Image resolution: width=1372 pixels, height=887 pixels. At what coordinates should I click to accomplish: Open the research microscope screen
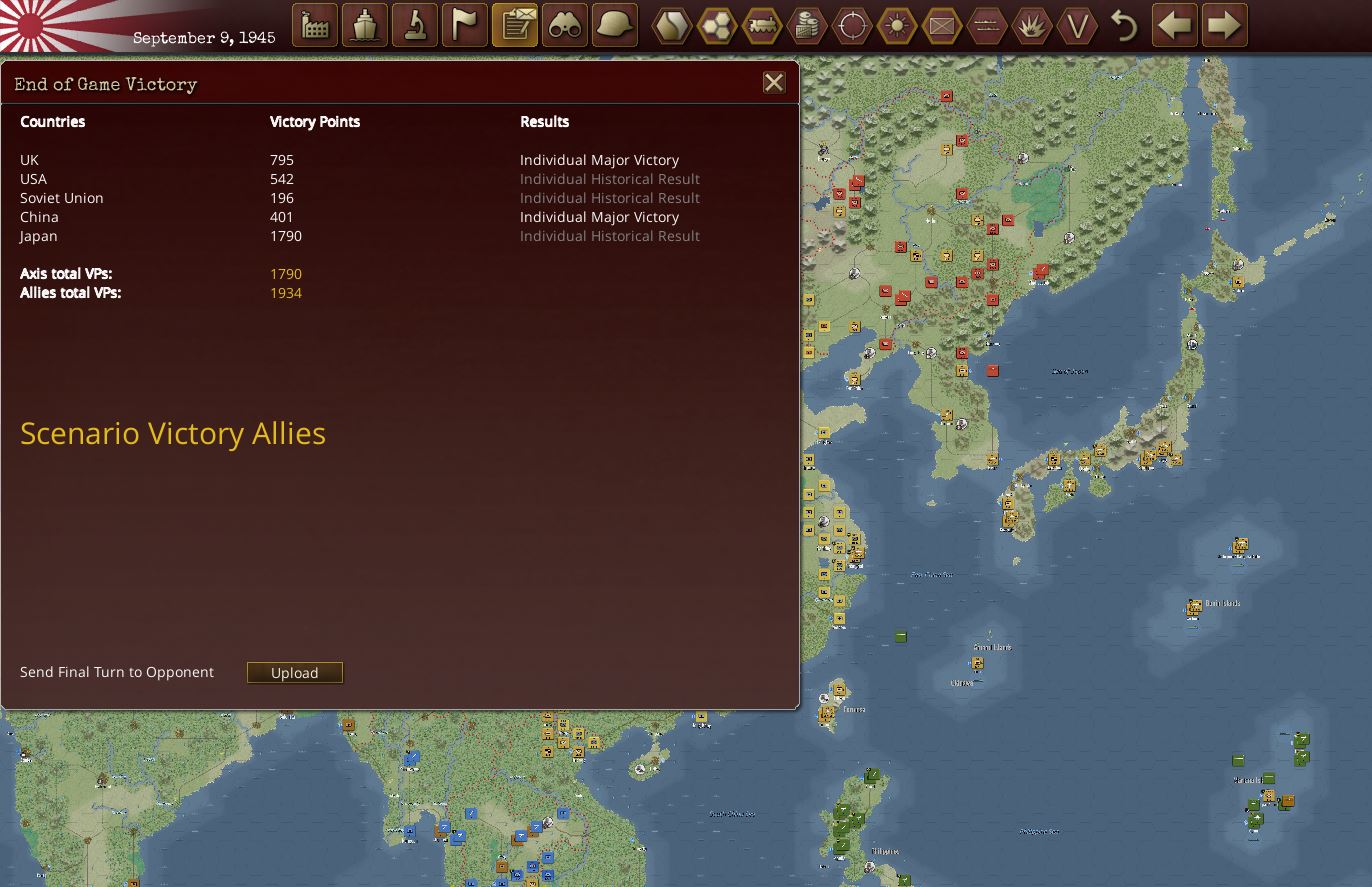pos(414,25)
